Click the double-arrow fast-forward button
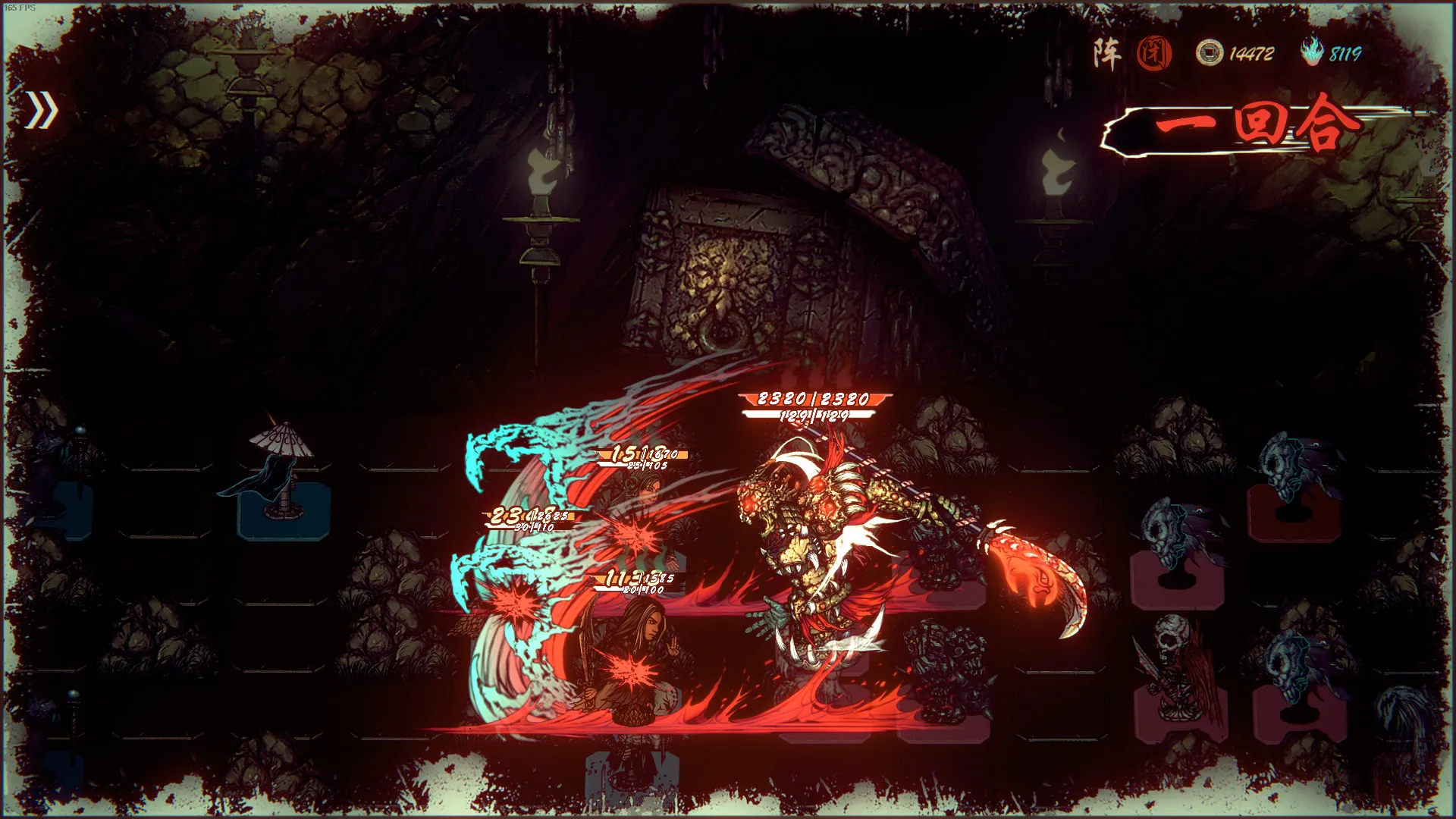The height and width of the screenshot is (819, 1456). (42, 111)
